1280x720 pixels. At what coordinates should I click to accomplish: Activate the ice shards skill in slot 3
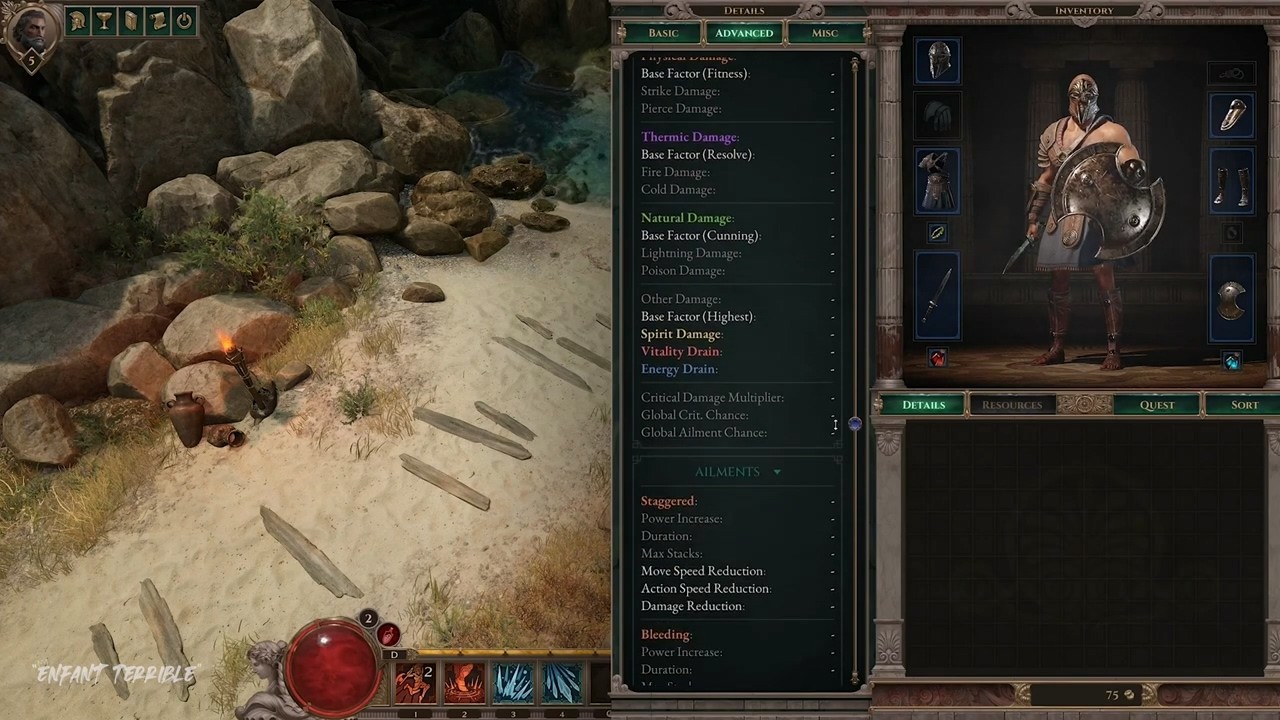(x=513, y=684)
